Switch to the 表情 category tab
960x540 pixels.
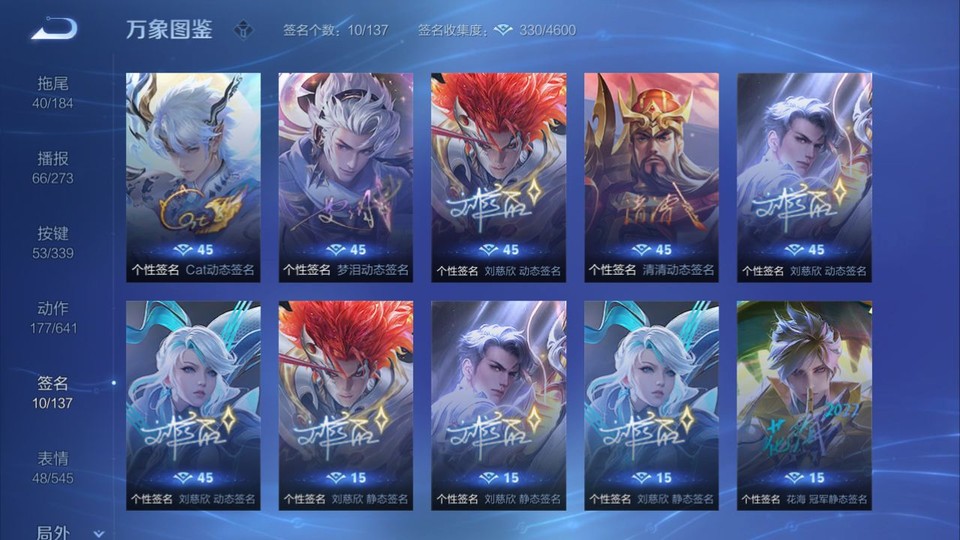pyautogui.click(x=54, y=466)
